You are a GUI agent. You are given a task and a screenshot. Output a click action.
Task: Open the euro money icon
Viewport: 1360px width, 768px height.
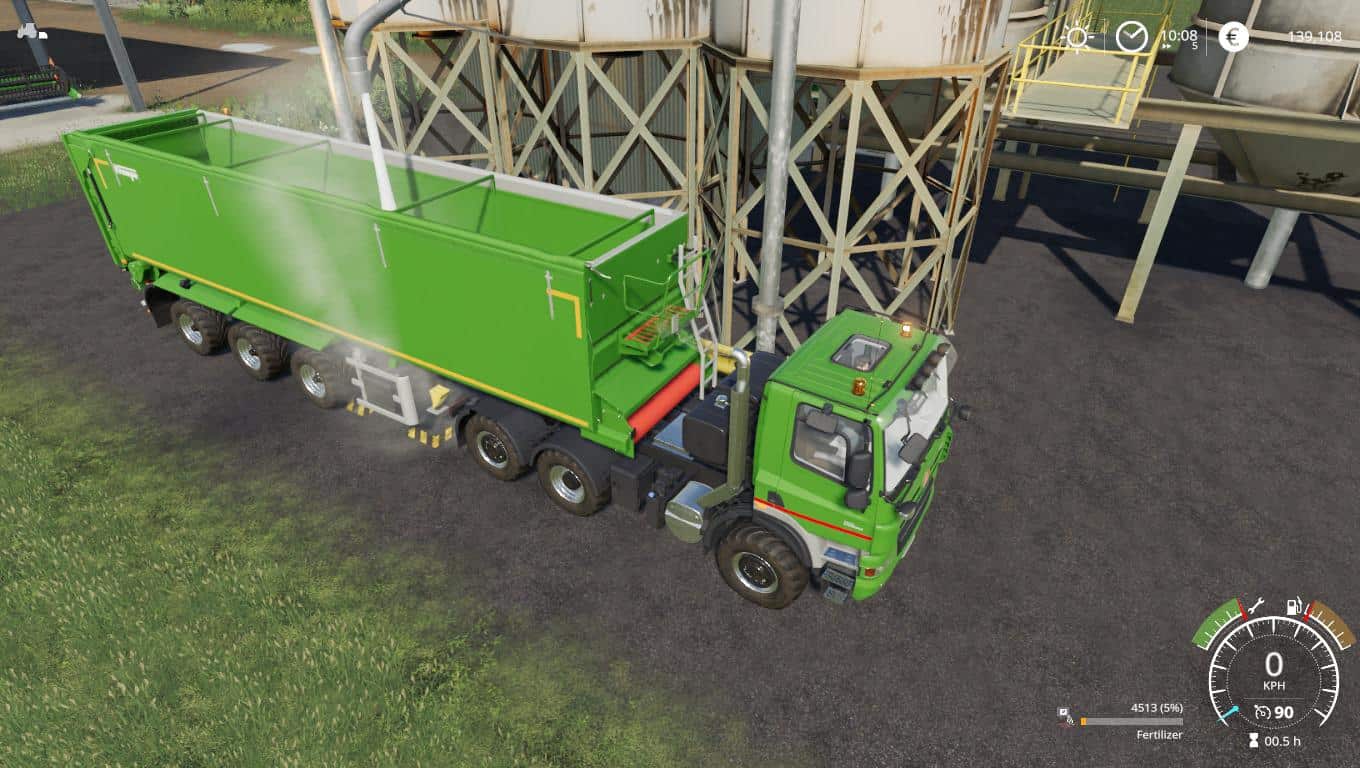pos(1233,37)
